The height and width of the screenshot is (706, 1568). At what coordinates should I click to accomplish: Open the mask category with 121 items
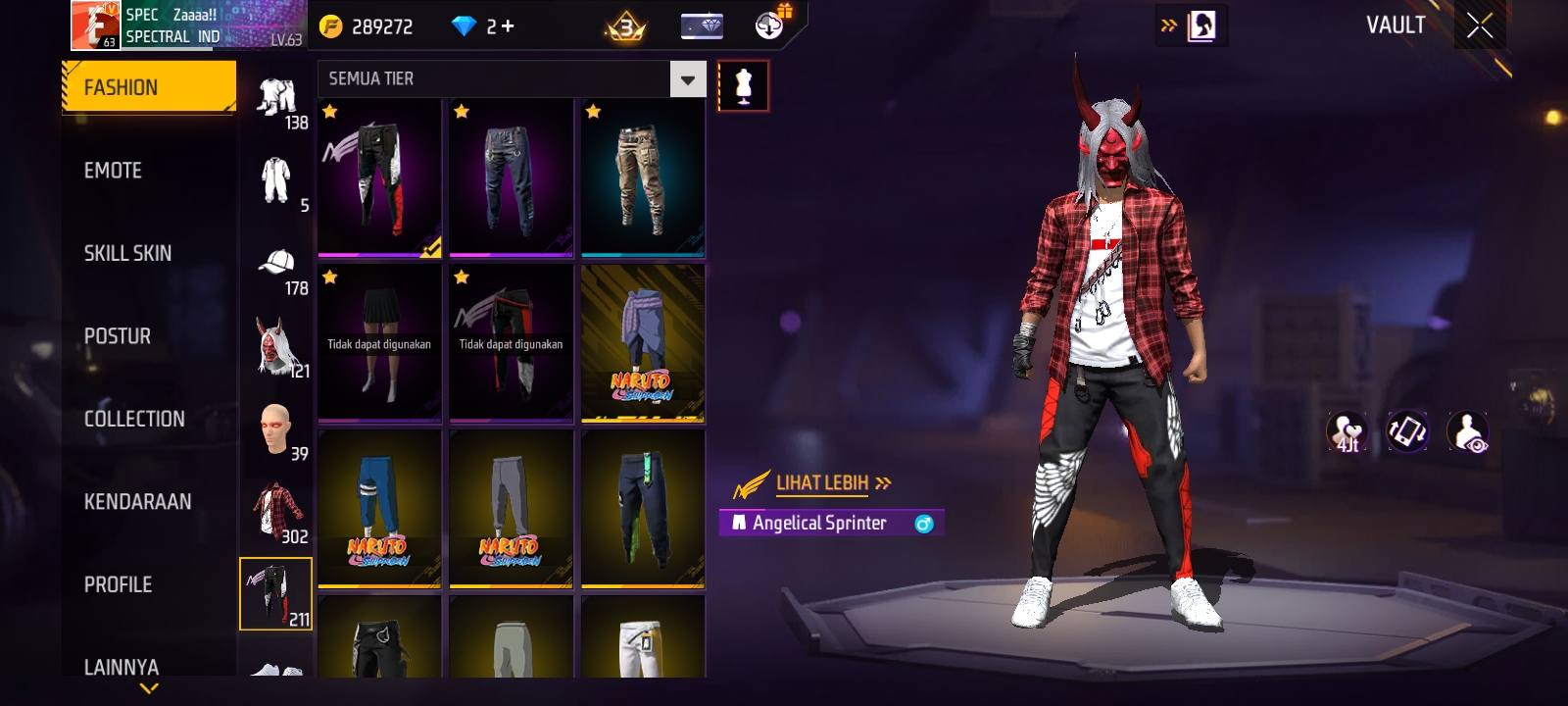[277, 347]
